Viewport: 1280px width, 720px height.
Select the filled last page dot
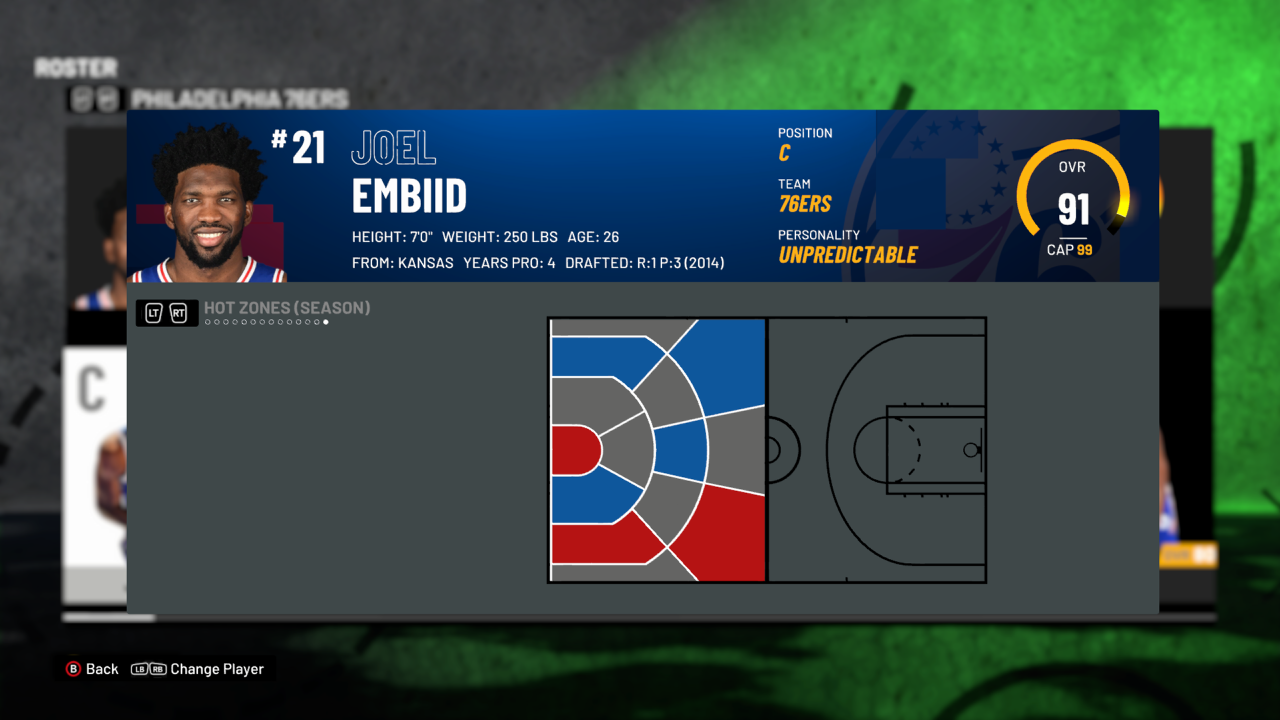pos(327,322)
